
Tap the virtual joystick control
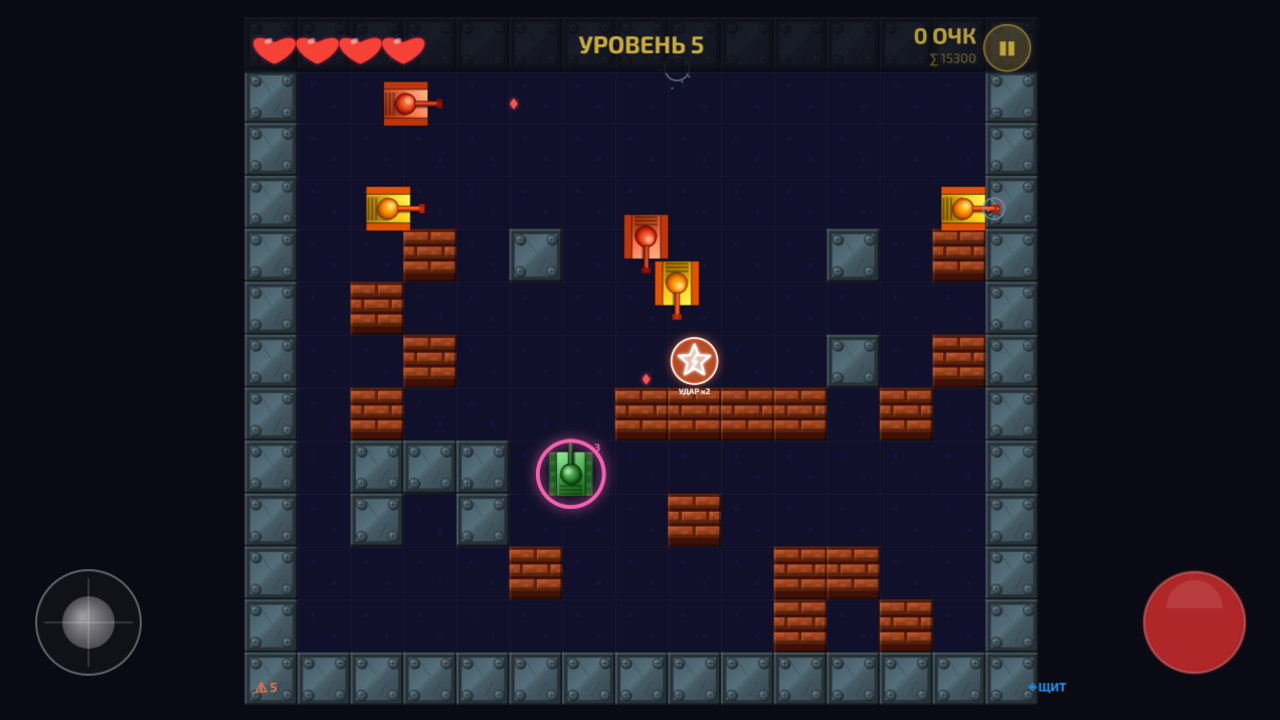[88, 622]
